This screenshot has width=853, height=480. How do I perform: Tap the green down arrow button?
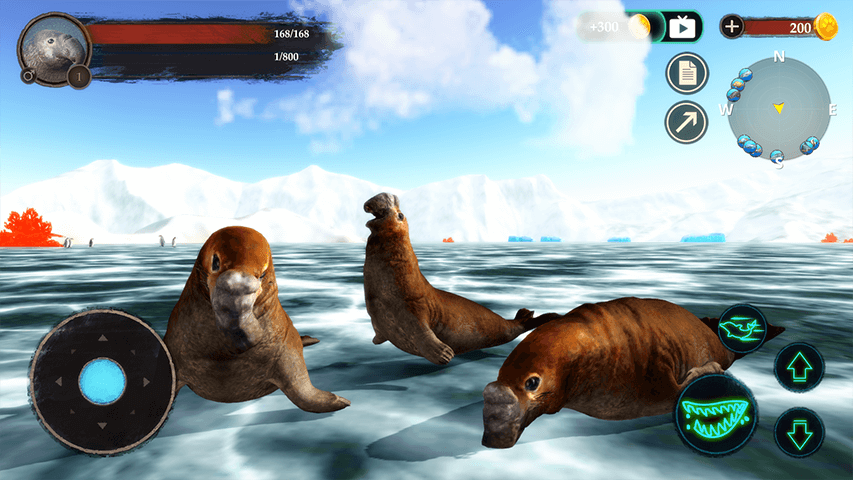(x=799, y=432)
